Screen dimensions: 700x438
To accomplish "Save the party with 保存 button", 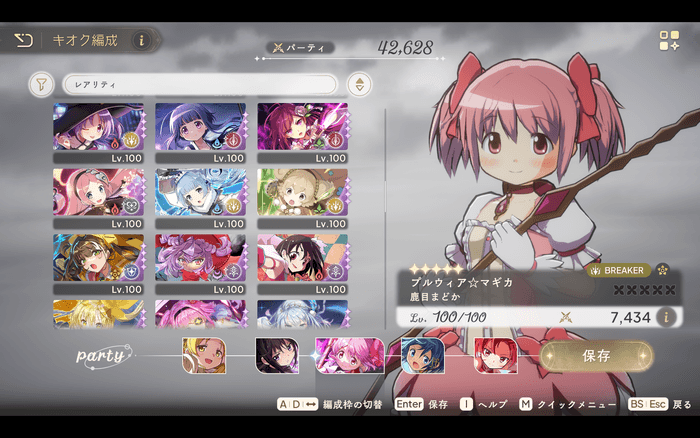I will (x=596, y=355).
